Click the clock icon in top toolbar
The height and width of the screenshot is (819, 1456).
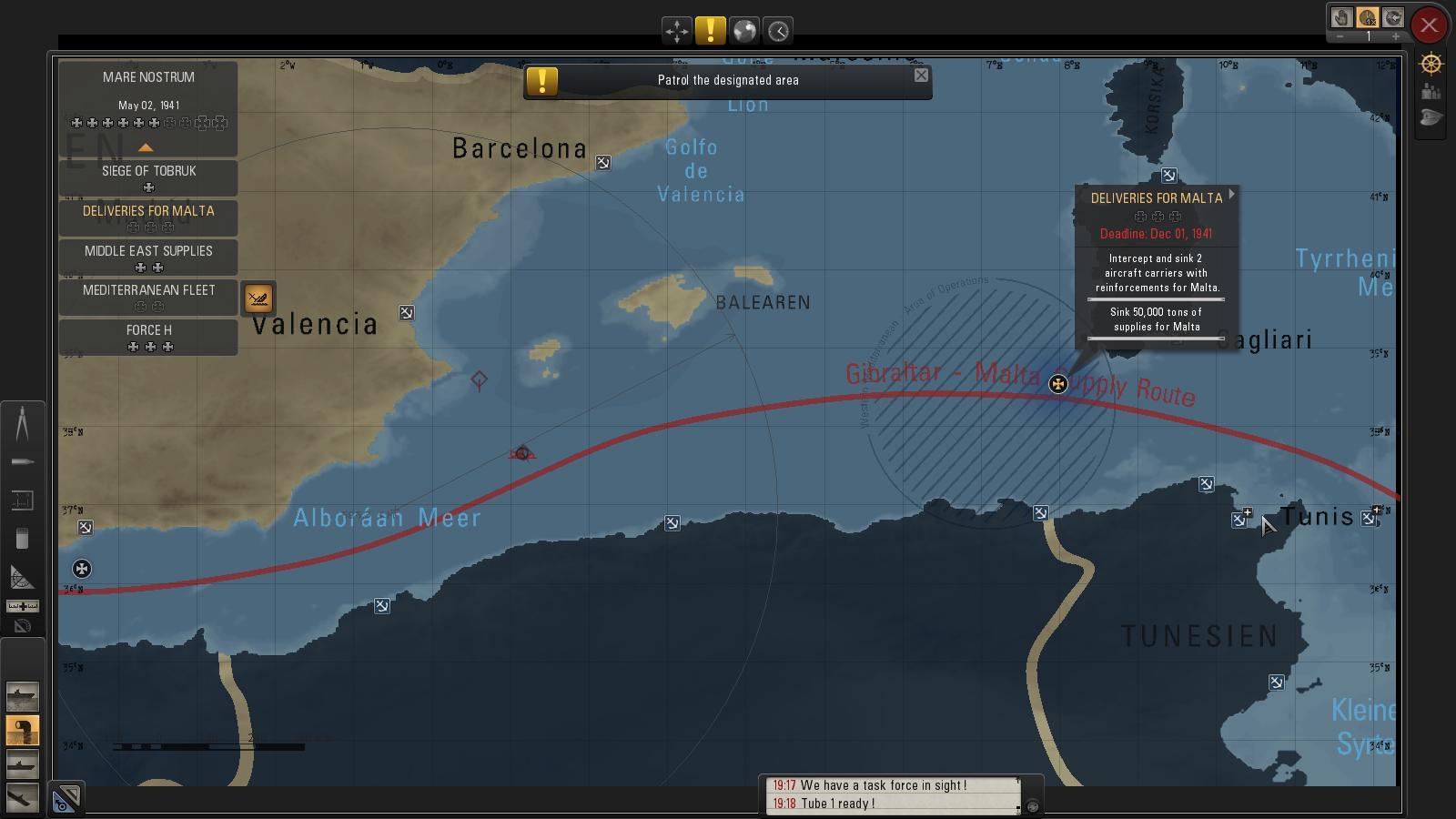(x=778, y=31)
